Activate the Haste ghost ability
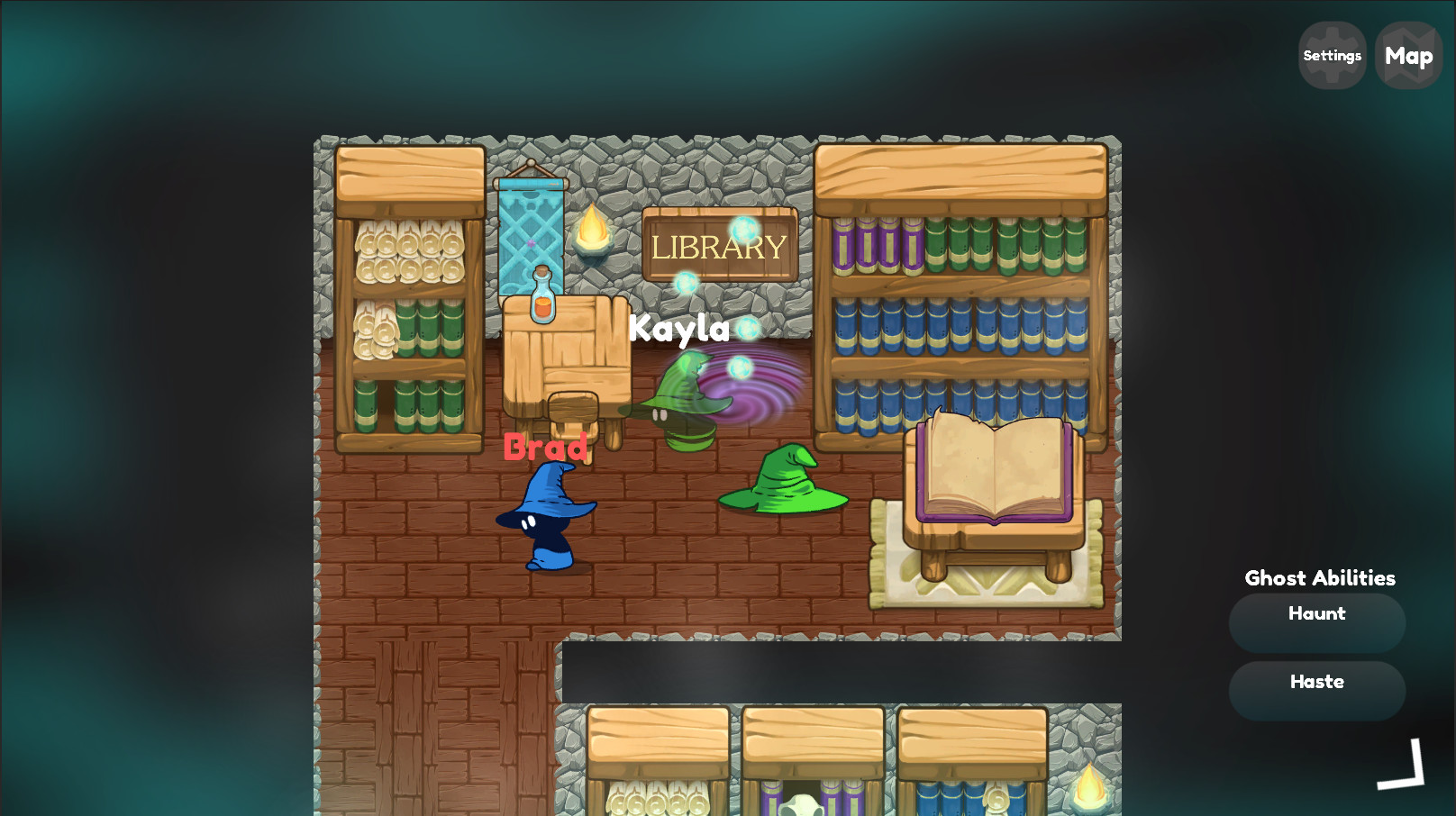 tap(1316, 690)
